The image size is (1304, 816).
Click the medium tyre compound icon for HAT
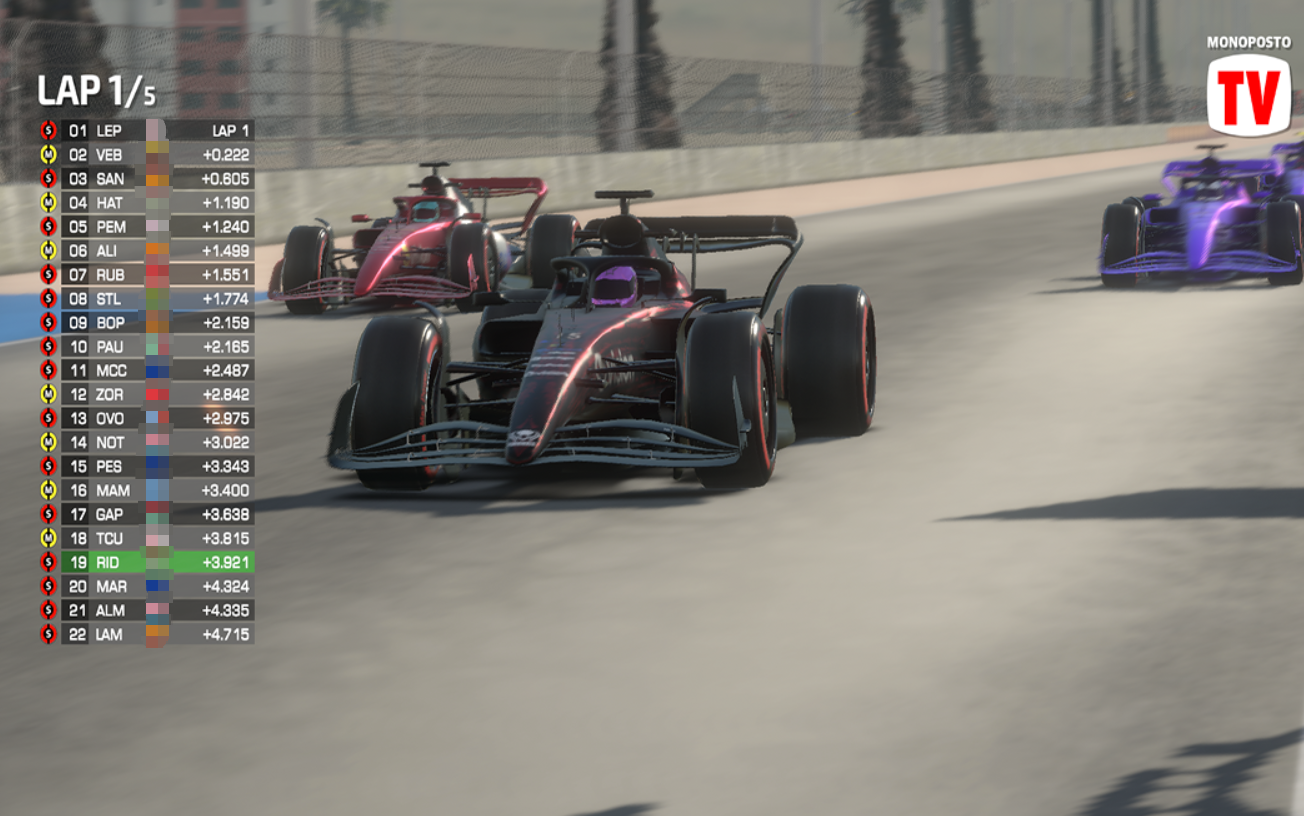tap(47, 203)
